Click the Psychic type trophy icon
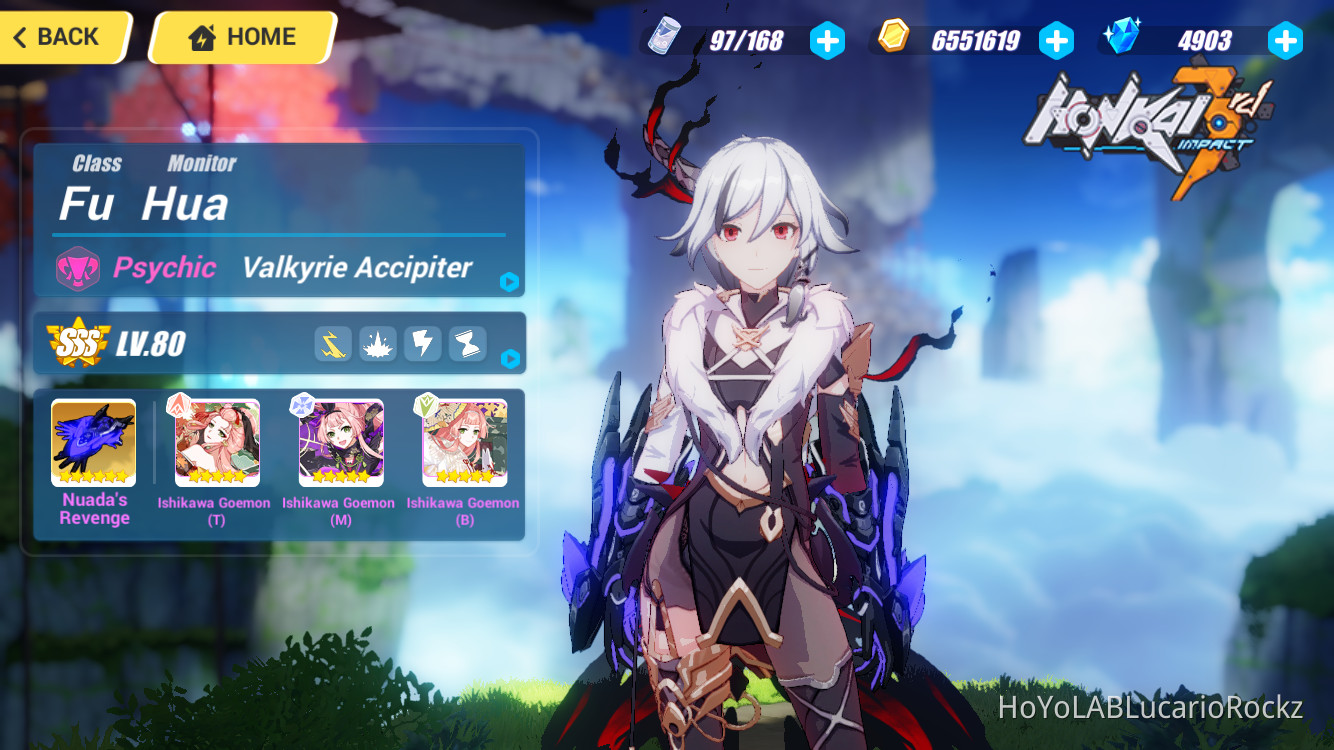 pyautogui.click(x=80, y=267)
